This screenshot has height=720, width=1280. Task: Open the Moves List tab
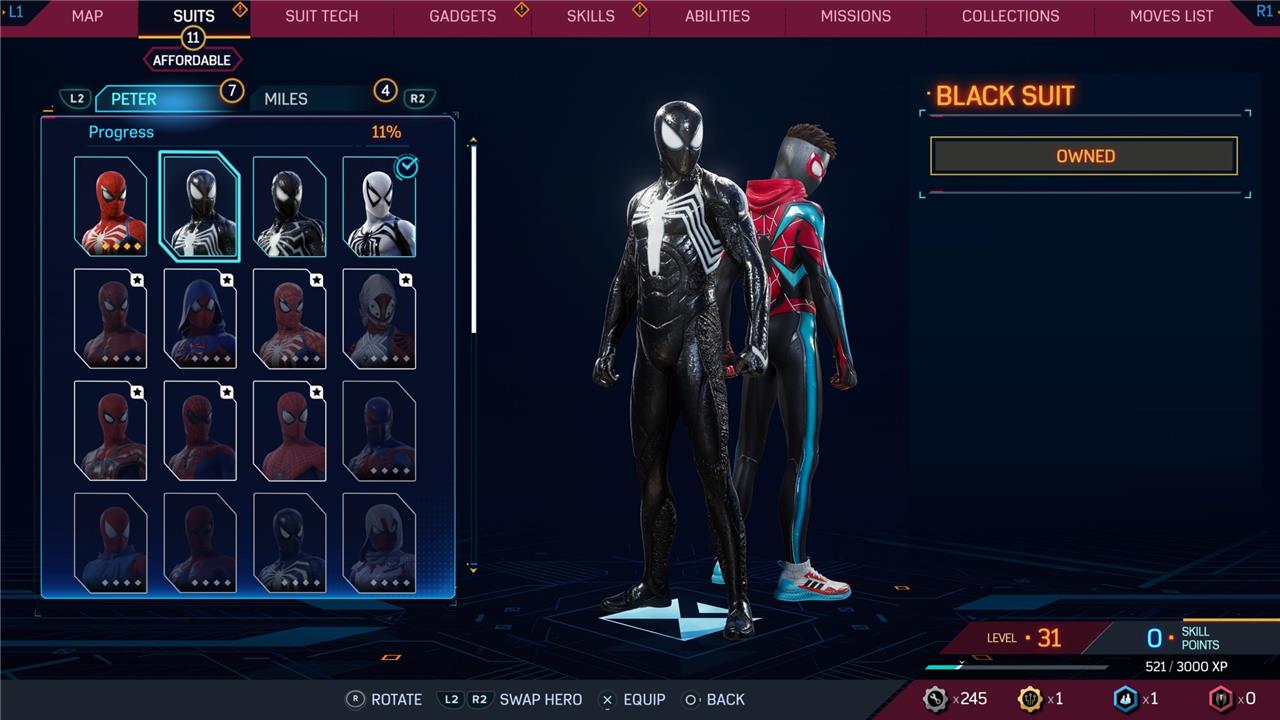[1171, 16]
